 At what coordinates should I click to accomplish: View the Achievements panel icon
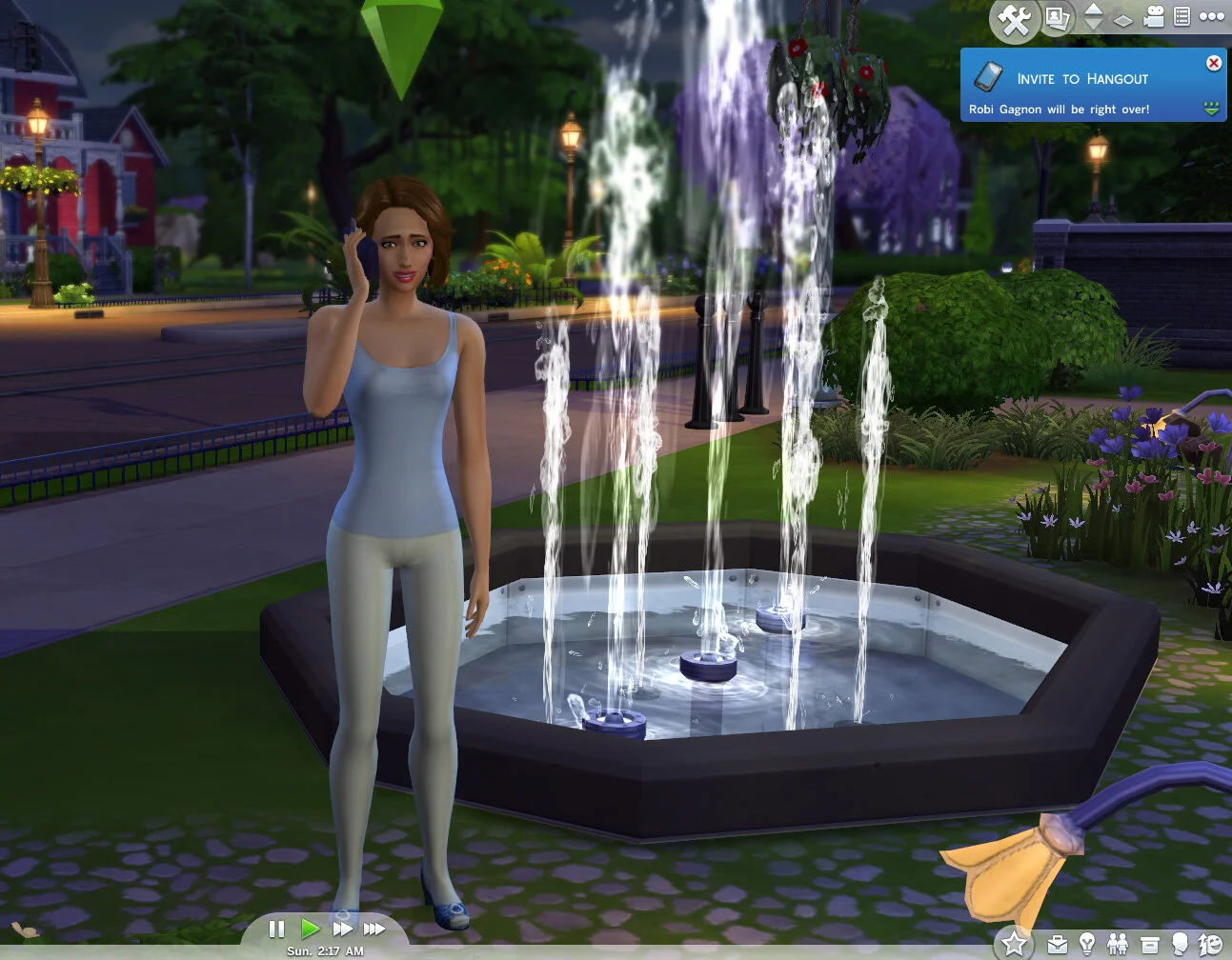(x=1210, y=944)
